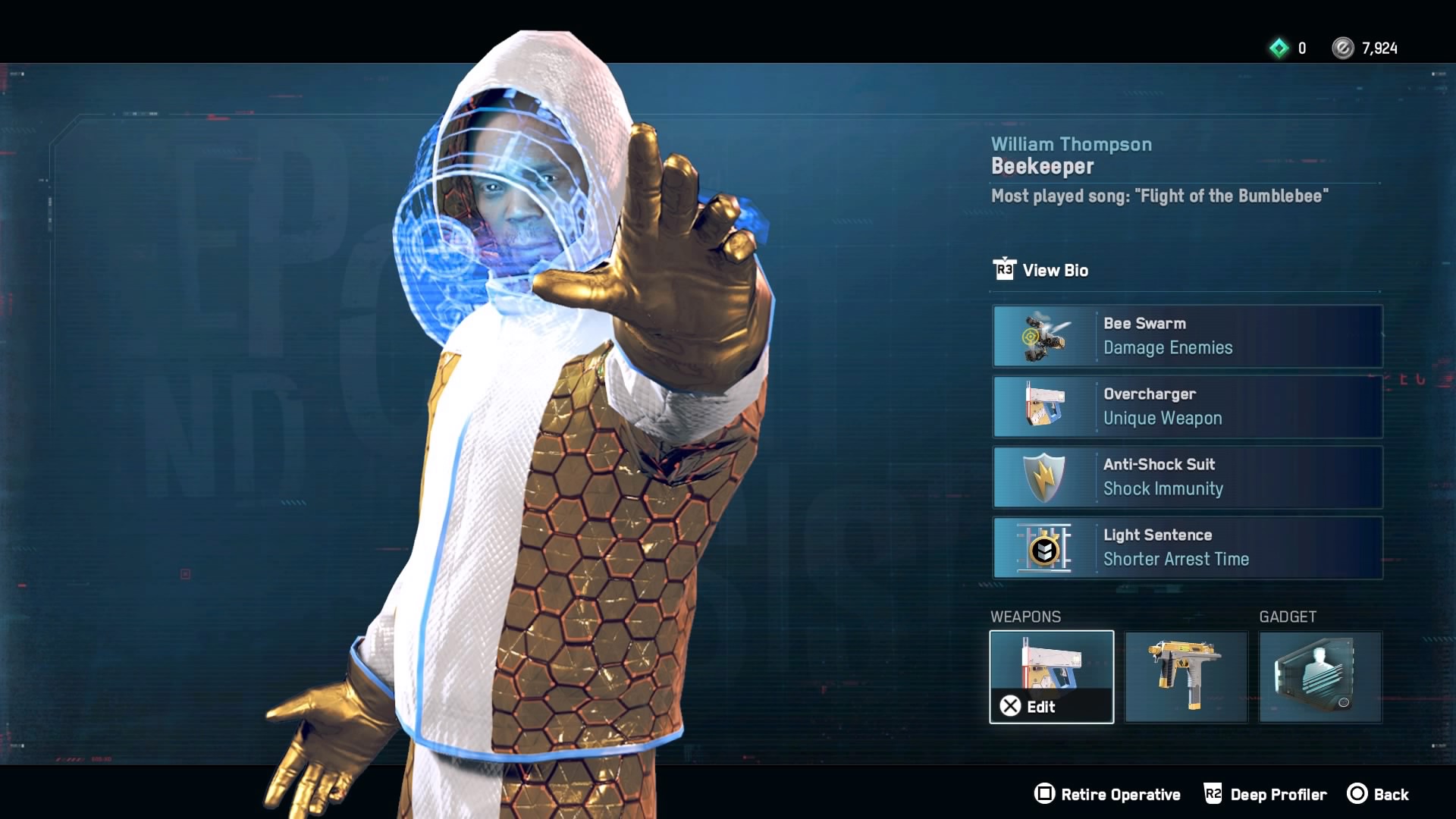The width and height of the screenshot is (1456, 819).
Task: Click the circle button icon beside Back
Action: tap(1360, 794)
